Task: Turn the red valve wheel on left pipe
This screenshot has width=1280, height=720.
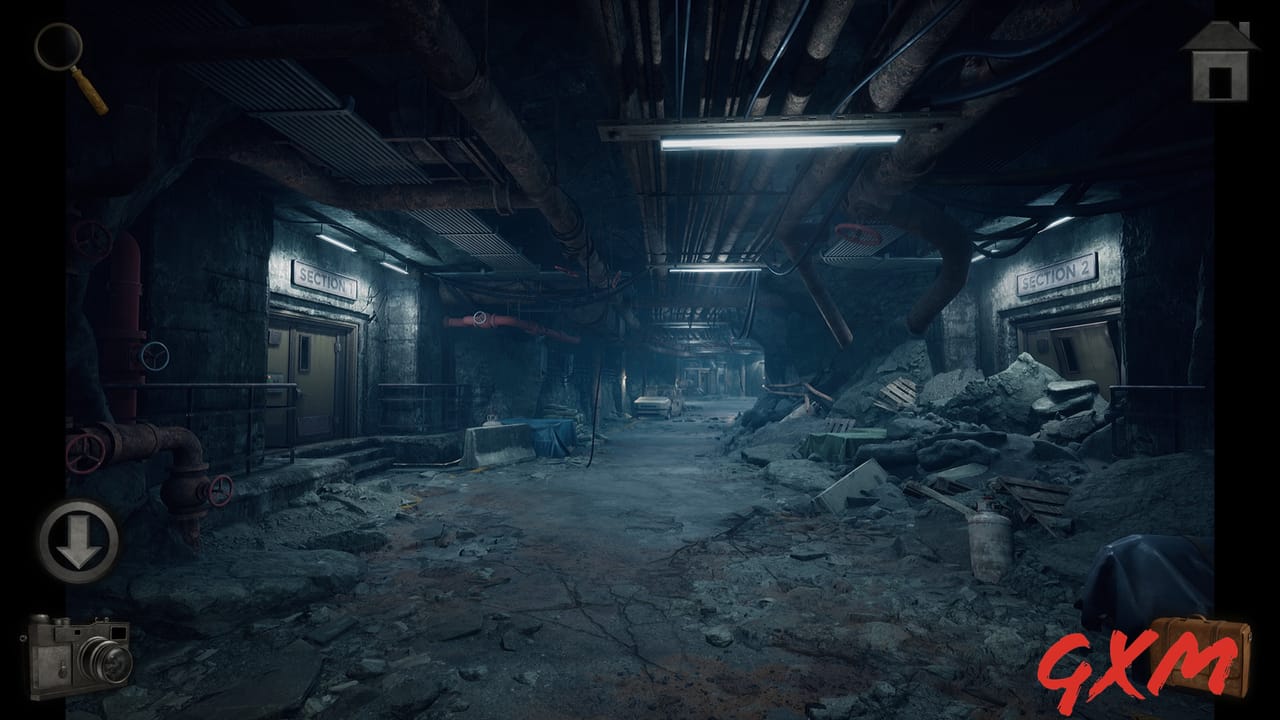Action: pyautogui.click(x=85, y=455)
